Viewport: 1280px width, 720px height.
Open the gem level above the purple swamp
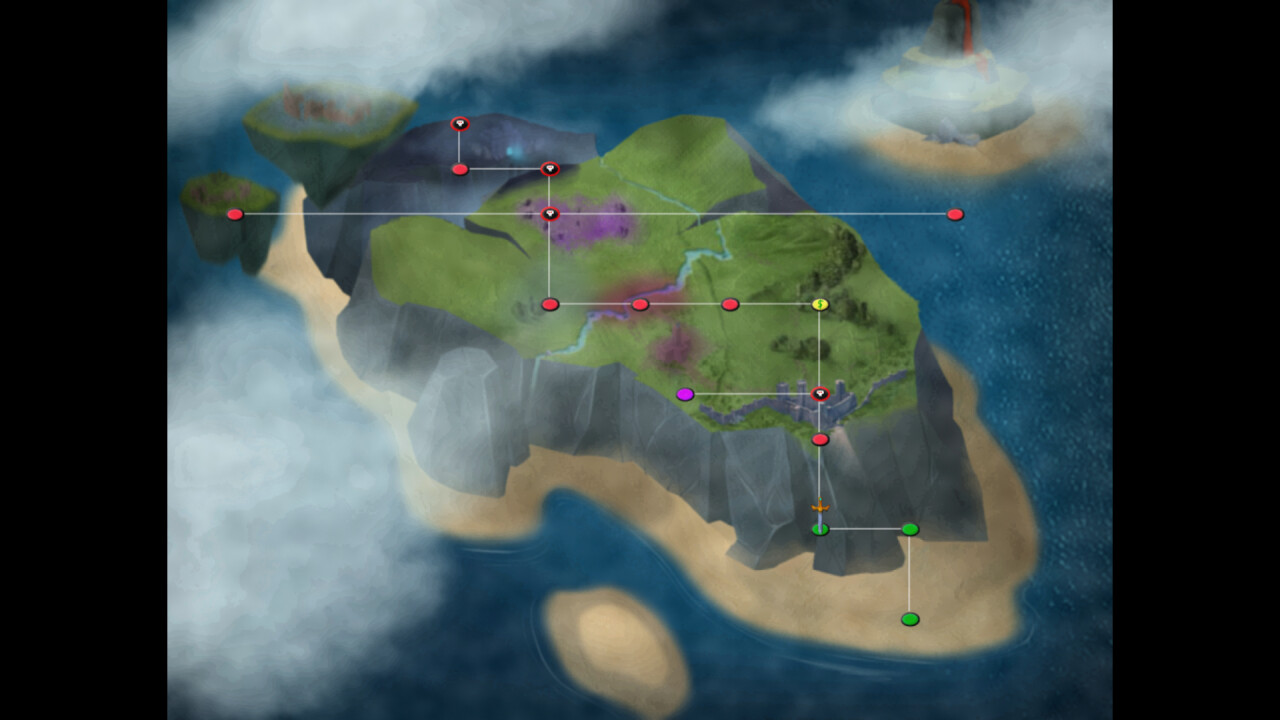551,213
